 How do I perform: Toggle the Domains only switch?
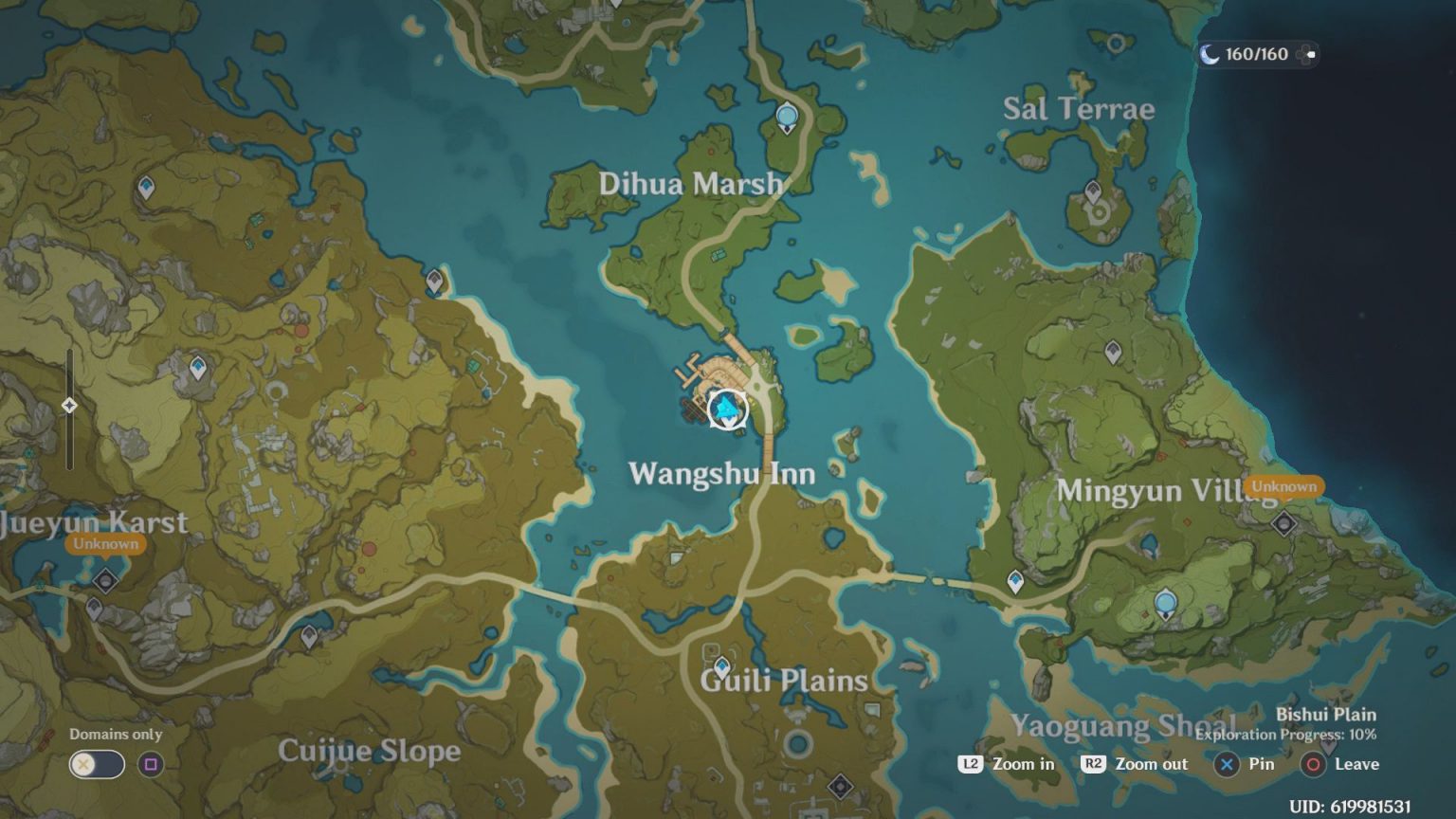(x=97, y=764)
